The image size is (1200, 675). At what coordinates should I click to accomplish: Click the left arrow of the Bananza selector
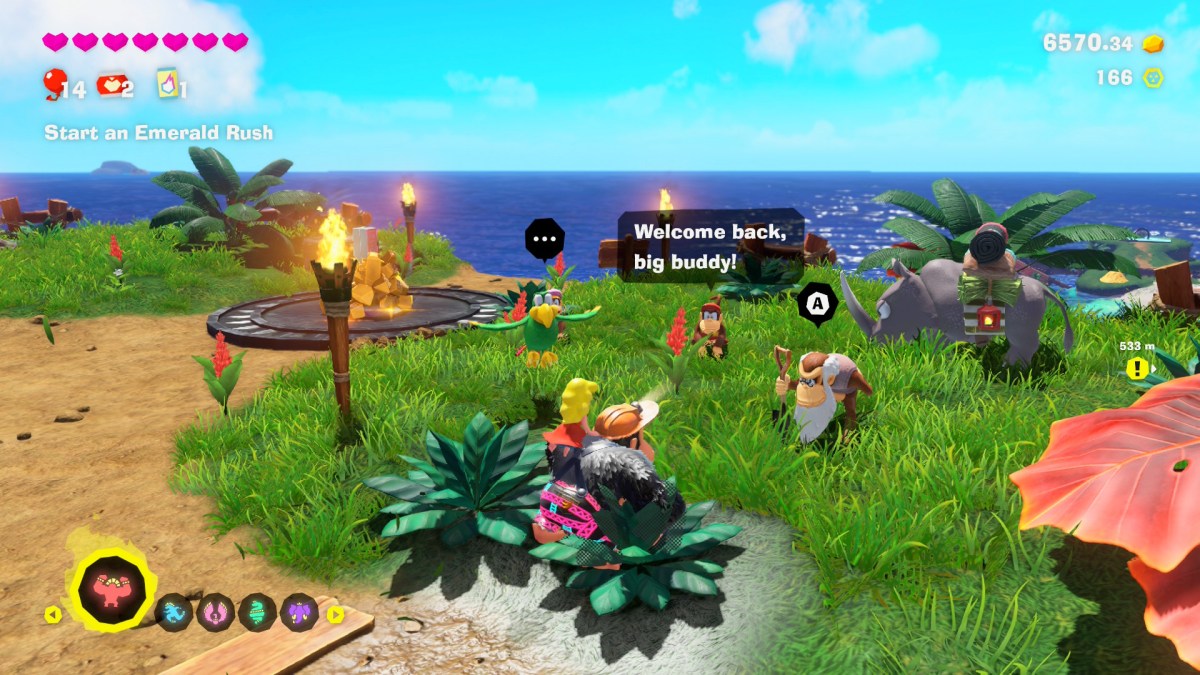[52, 614]
